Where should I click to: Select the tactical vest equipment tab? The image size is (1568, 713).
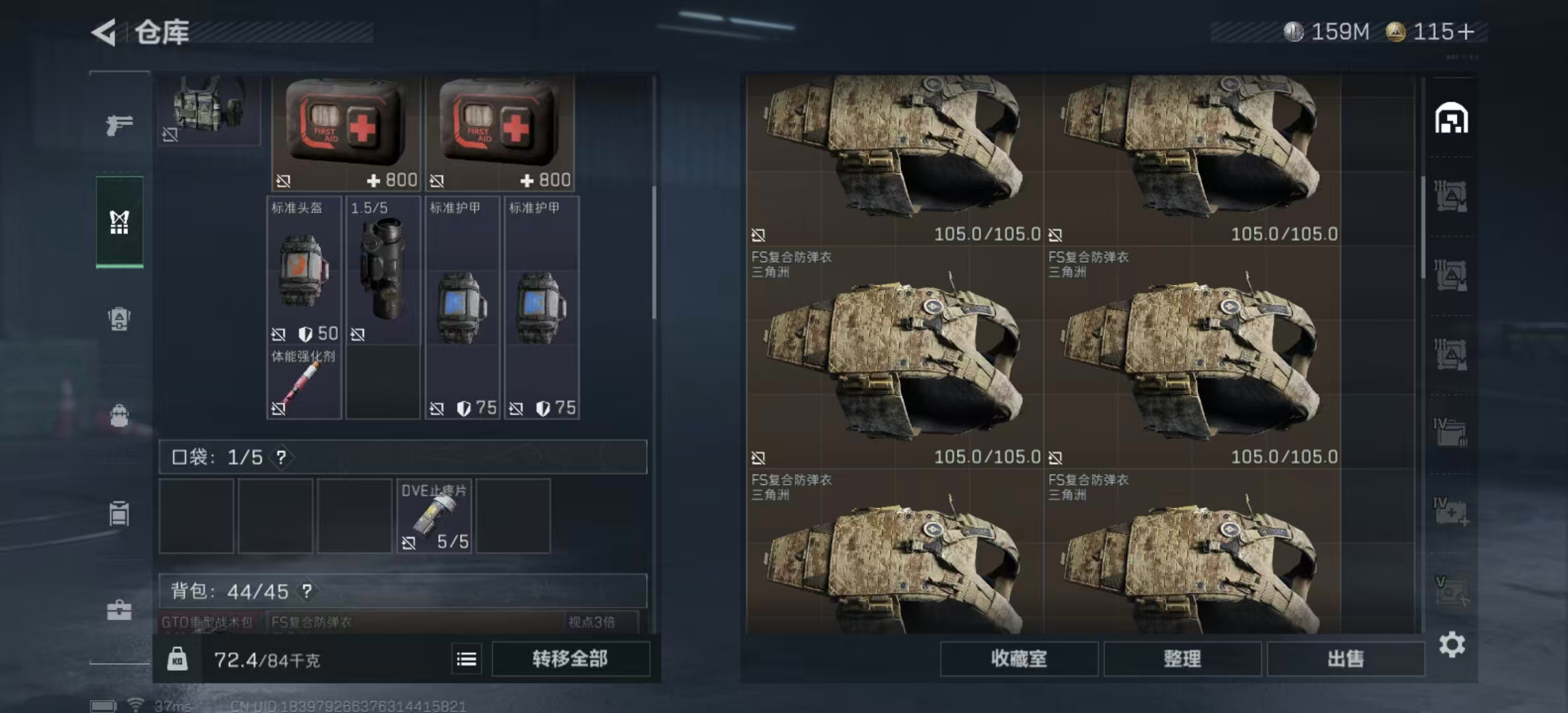tap(119, 222)
